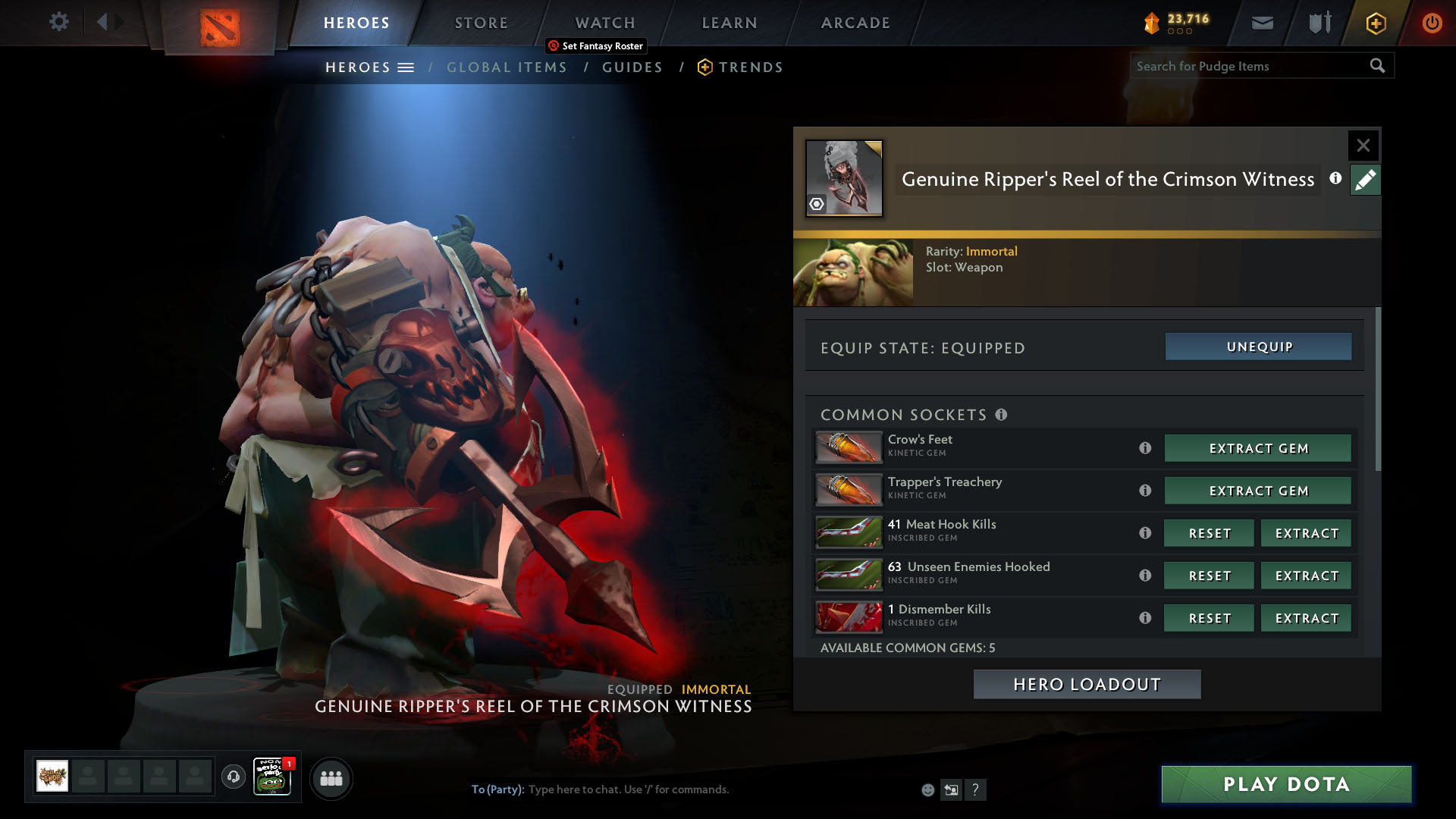Extract the Crow's Feet kinetic gem

point(1258,448)
